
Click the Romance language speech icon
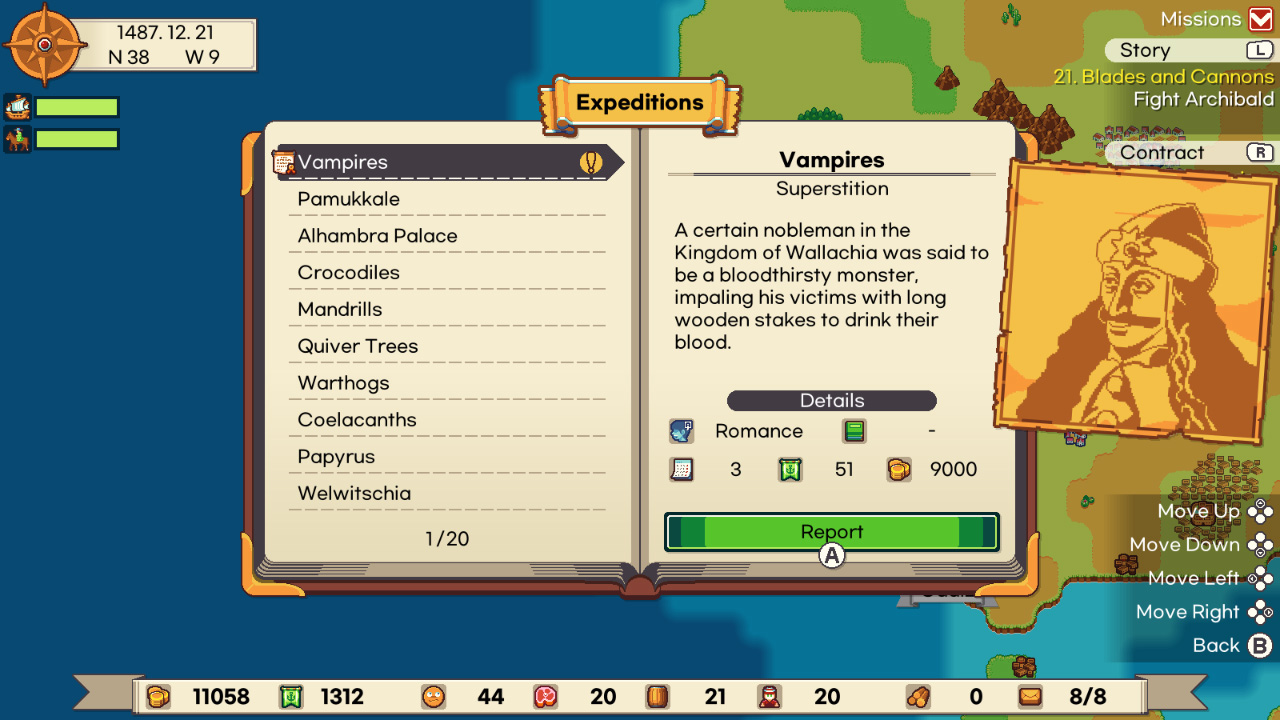point(682,431)
